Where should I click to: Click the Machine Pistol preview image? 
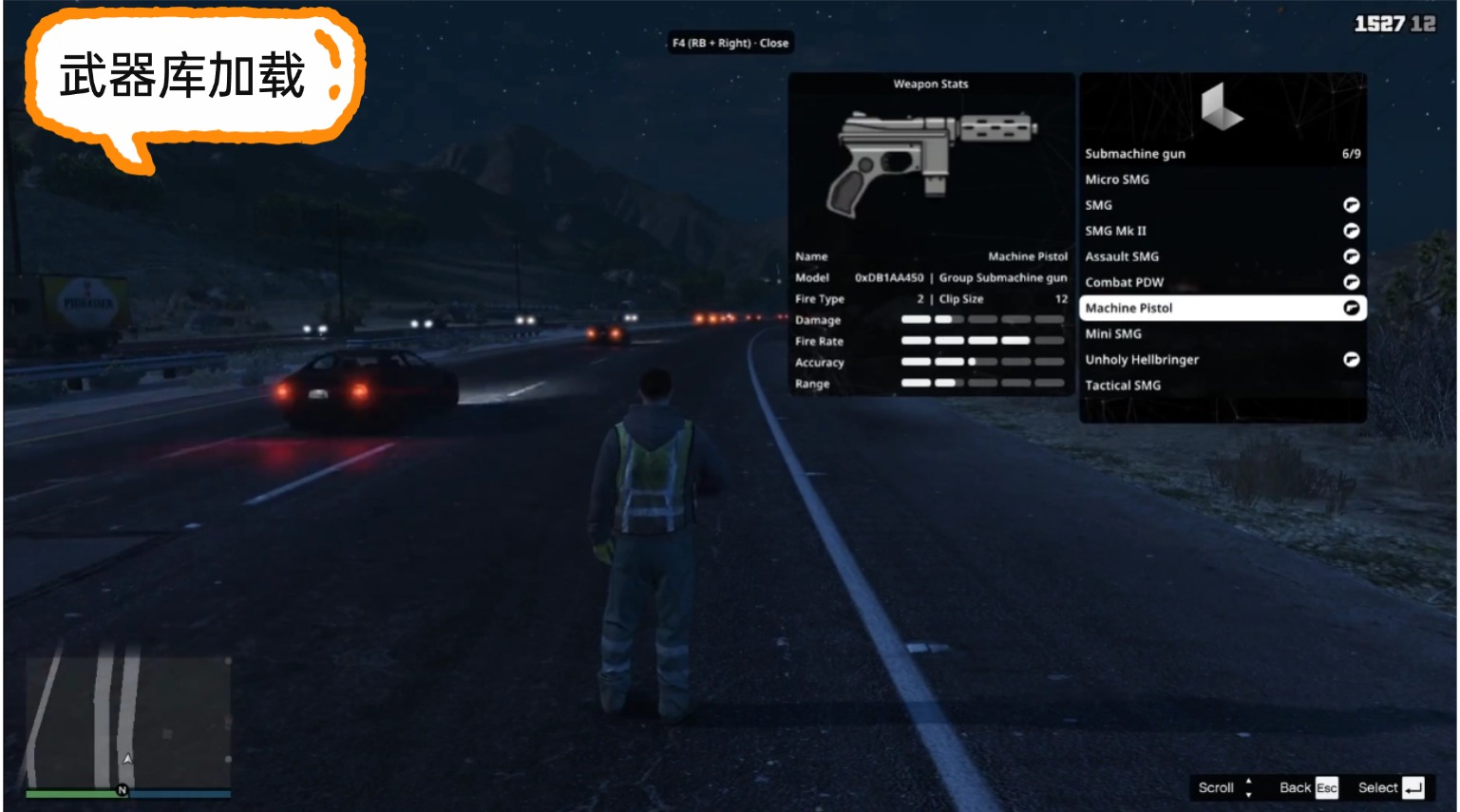click(931, 161)
